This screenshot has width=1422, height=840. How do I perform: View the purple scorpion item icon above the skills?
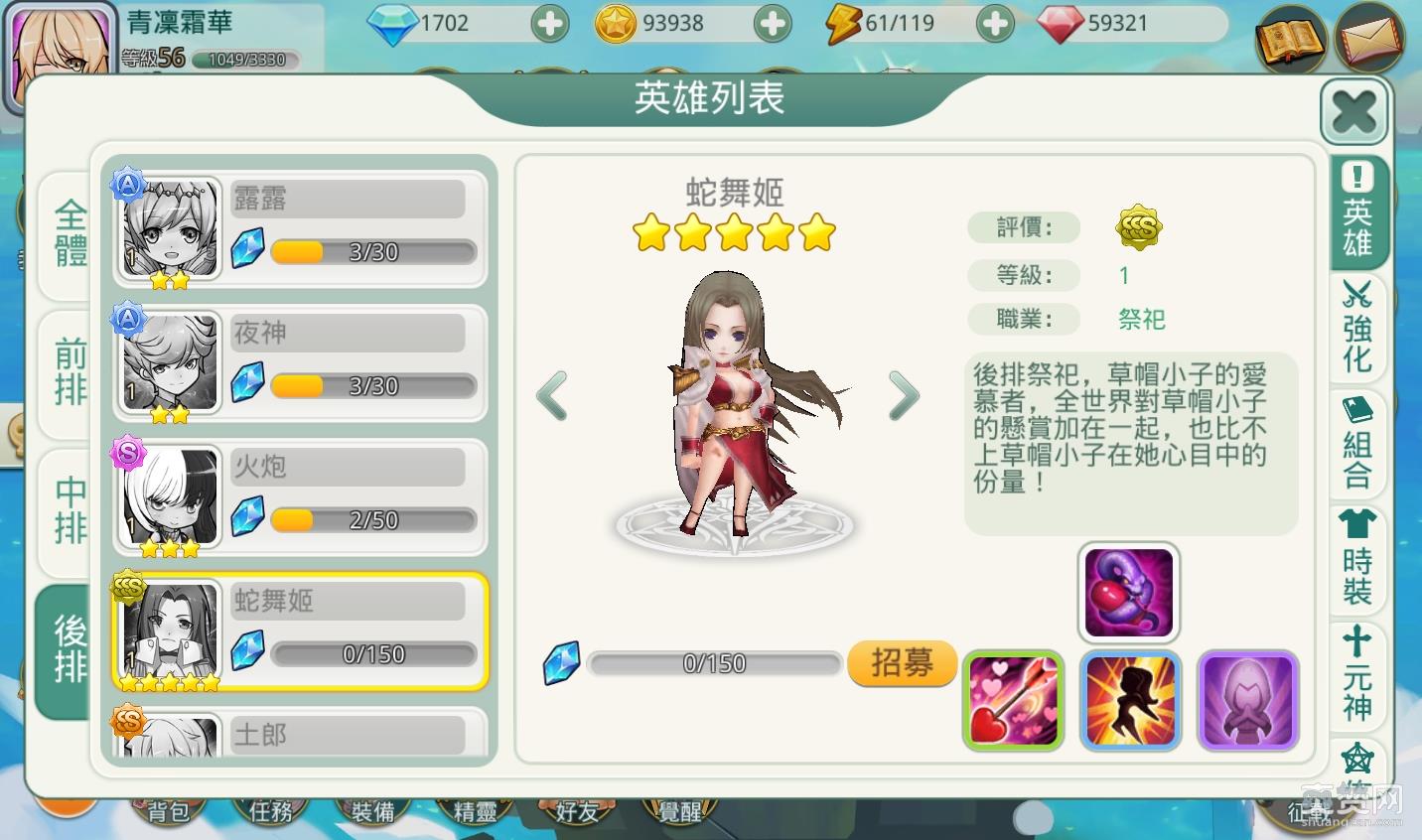tap(1130, 590)
